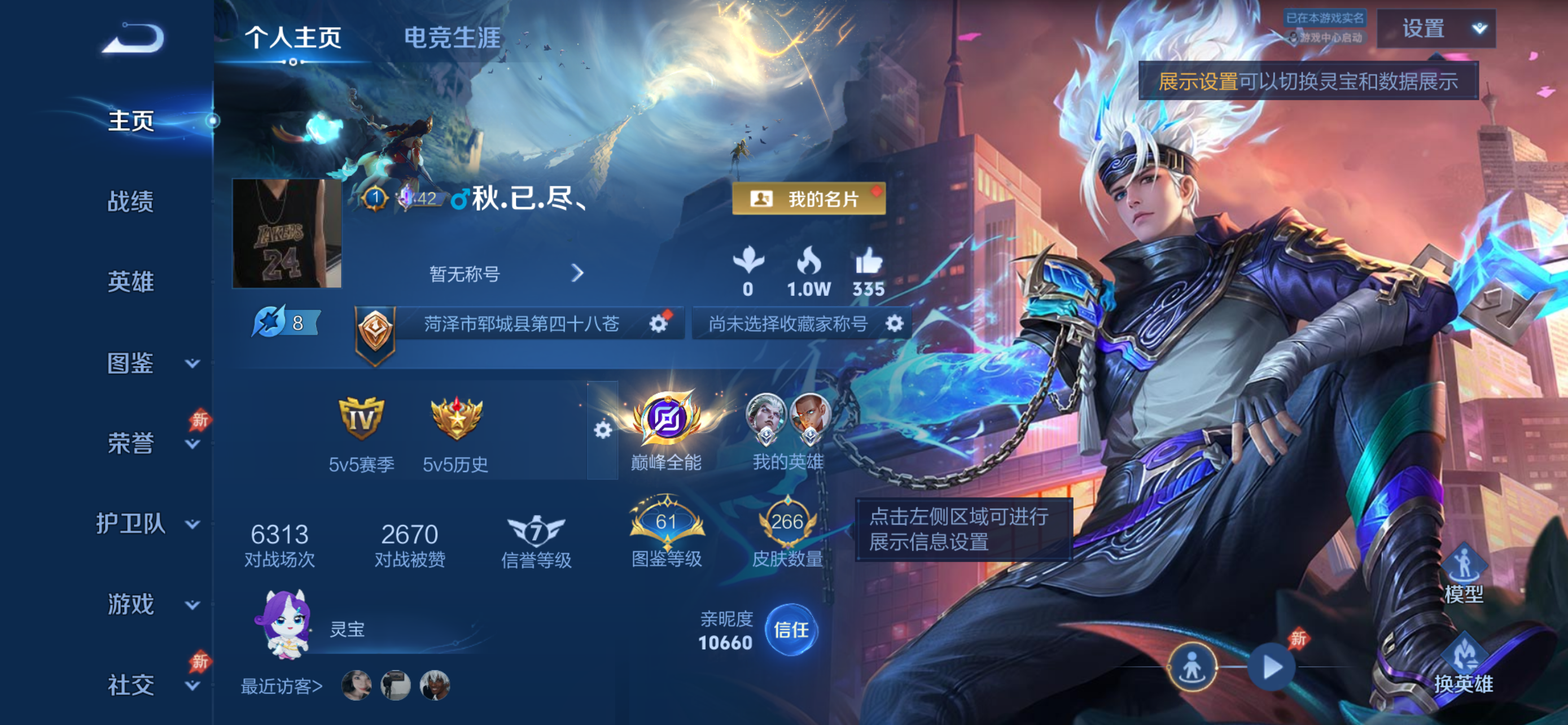
Task: Expand the 暂无称号 title selector
Action: [578, 274]
